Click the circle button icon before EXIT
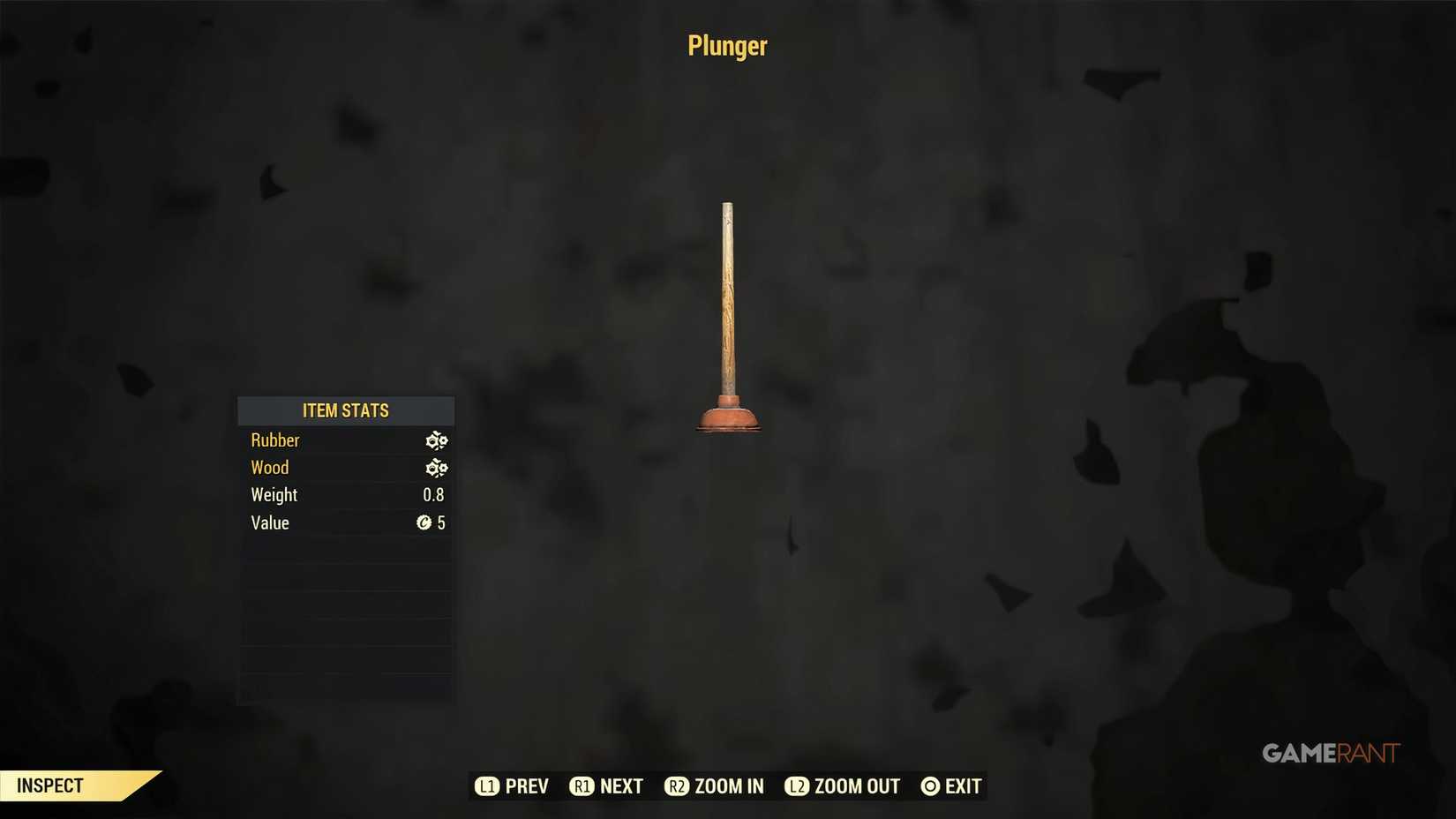The height and width of the screenshot is (819, 1456). [x=929, y=785]
